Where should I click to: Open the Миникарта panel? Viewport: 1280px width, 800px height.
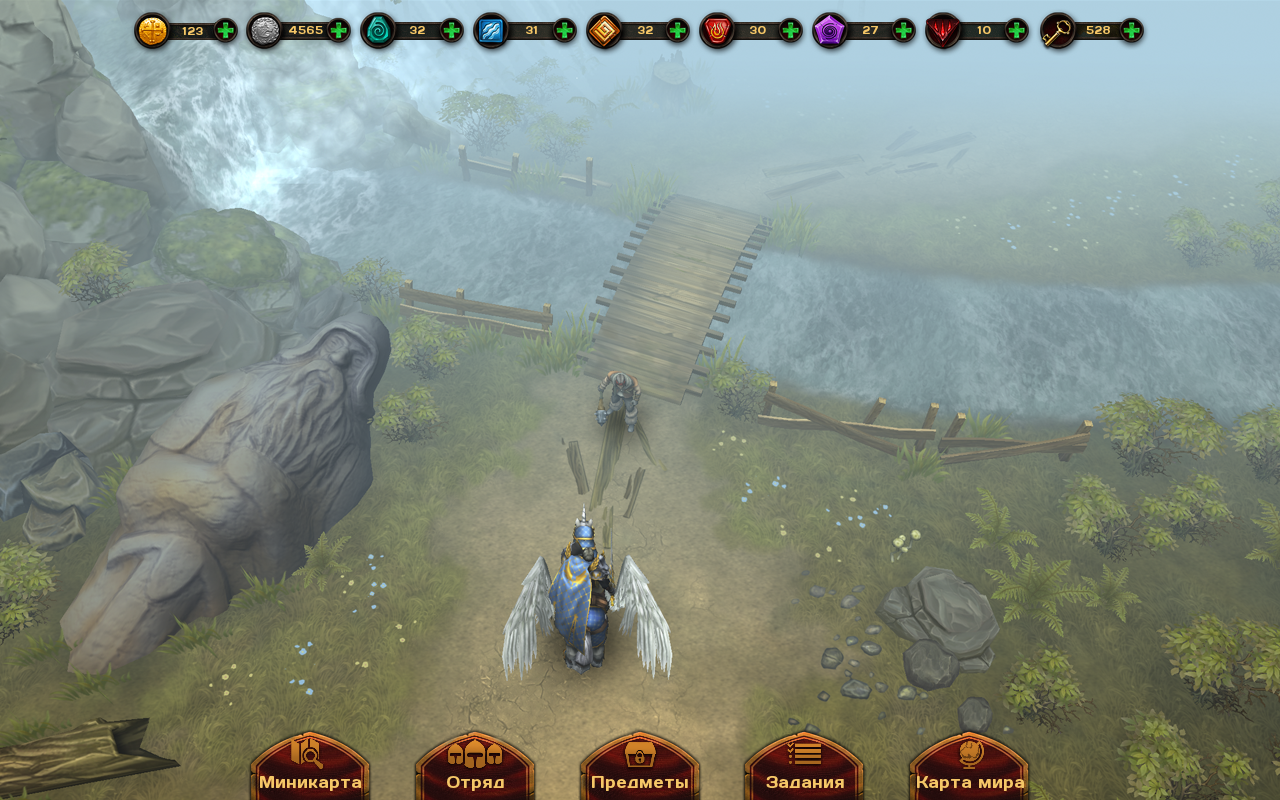tap(310, 768)
